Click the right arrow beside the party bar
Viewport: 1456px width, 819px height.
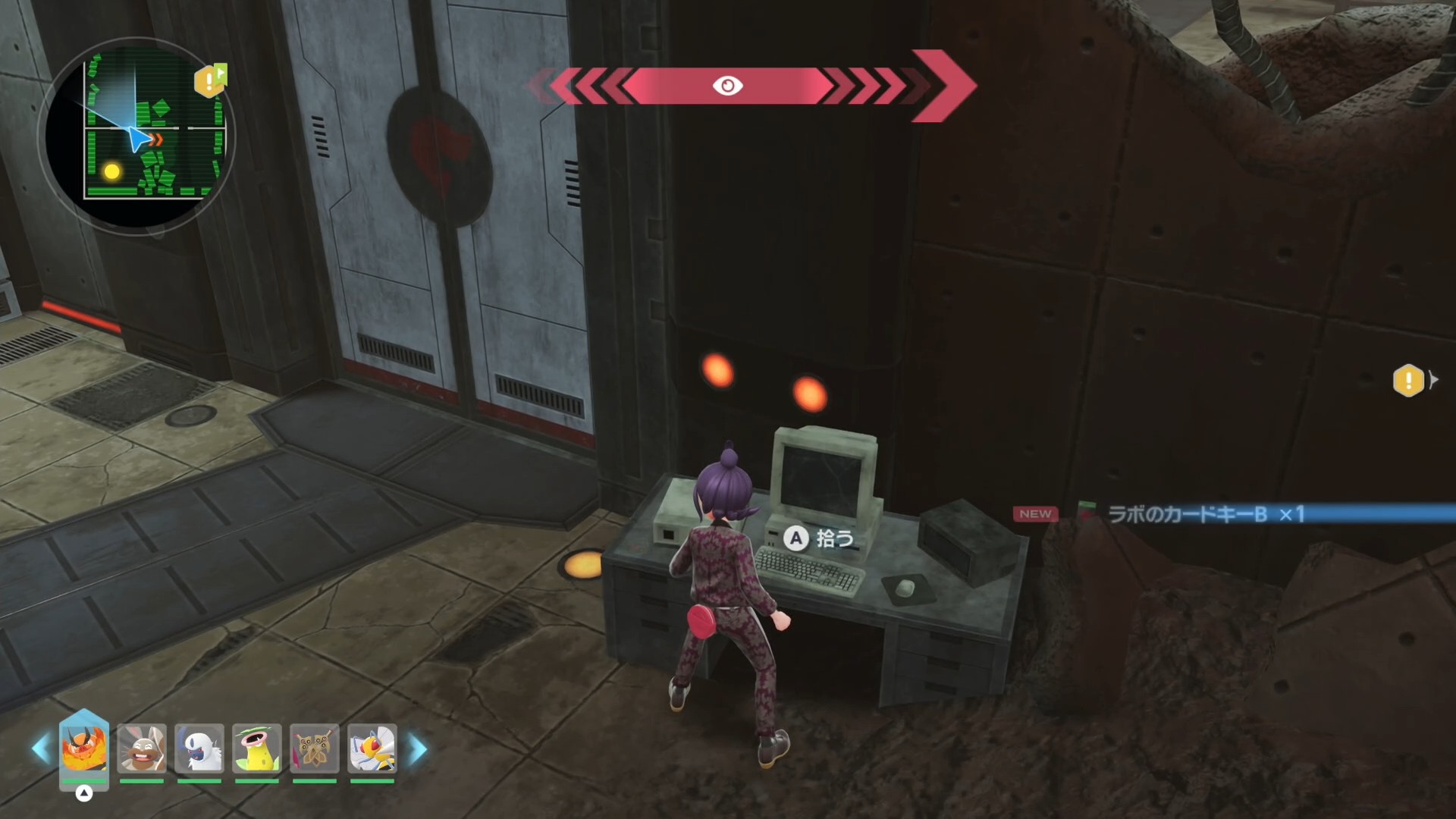pos(418,749)
